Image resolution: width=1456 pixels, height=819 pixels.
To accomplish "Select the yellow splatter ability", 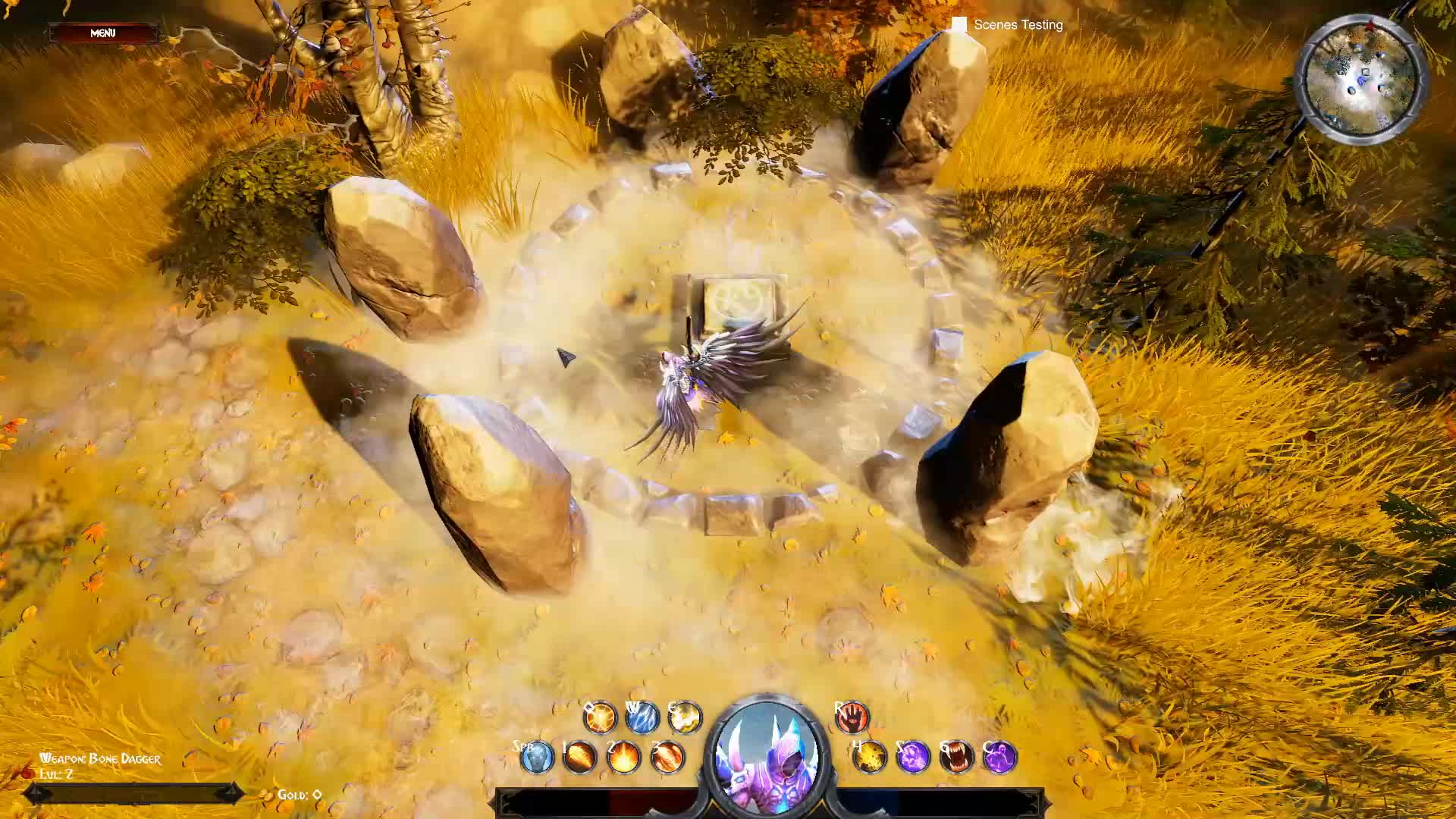I will [870, 758].
